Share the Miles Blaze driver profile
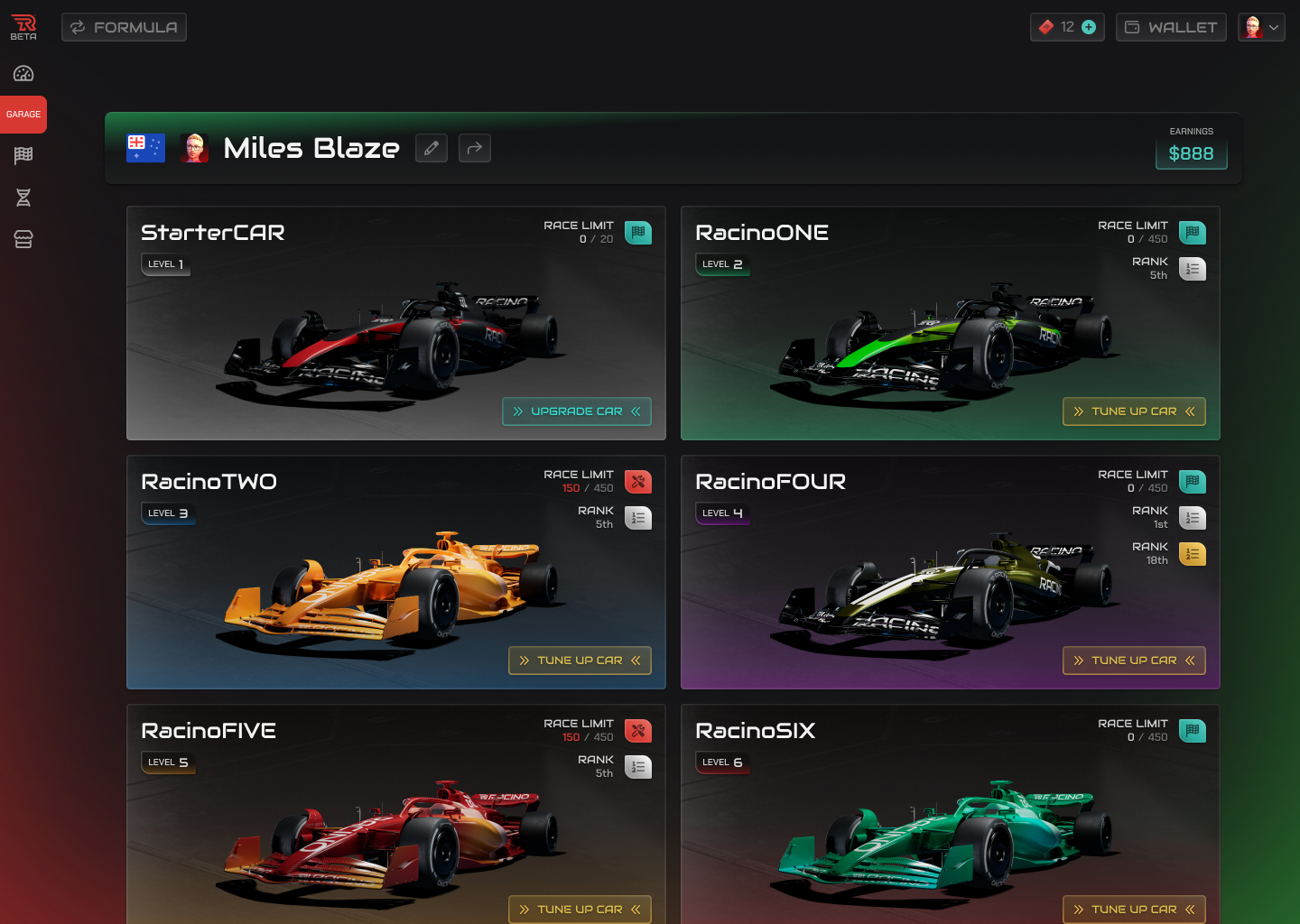Image resolution: width=1300 pixels, height=924 pixels. point(475,148)
